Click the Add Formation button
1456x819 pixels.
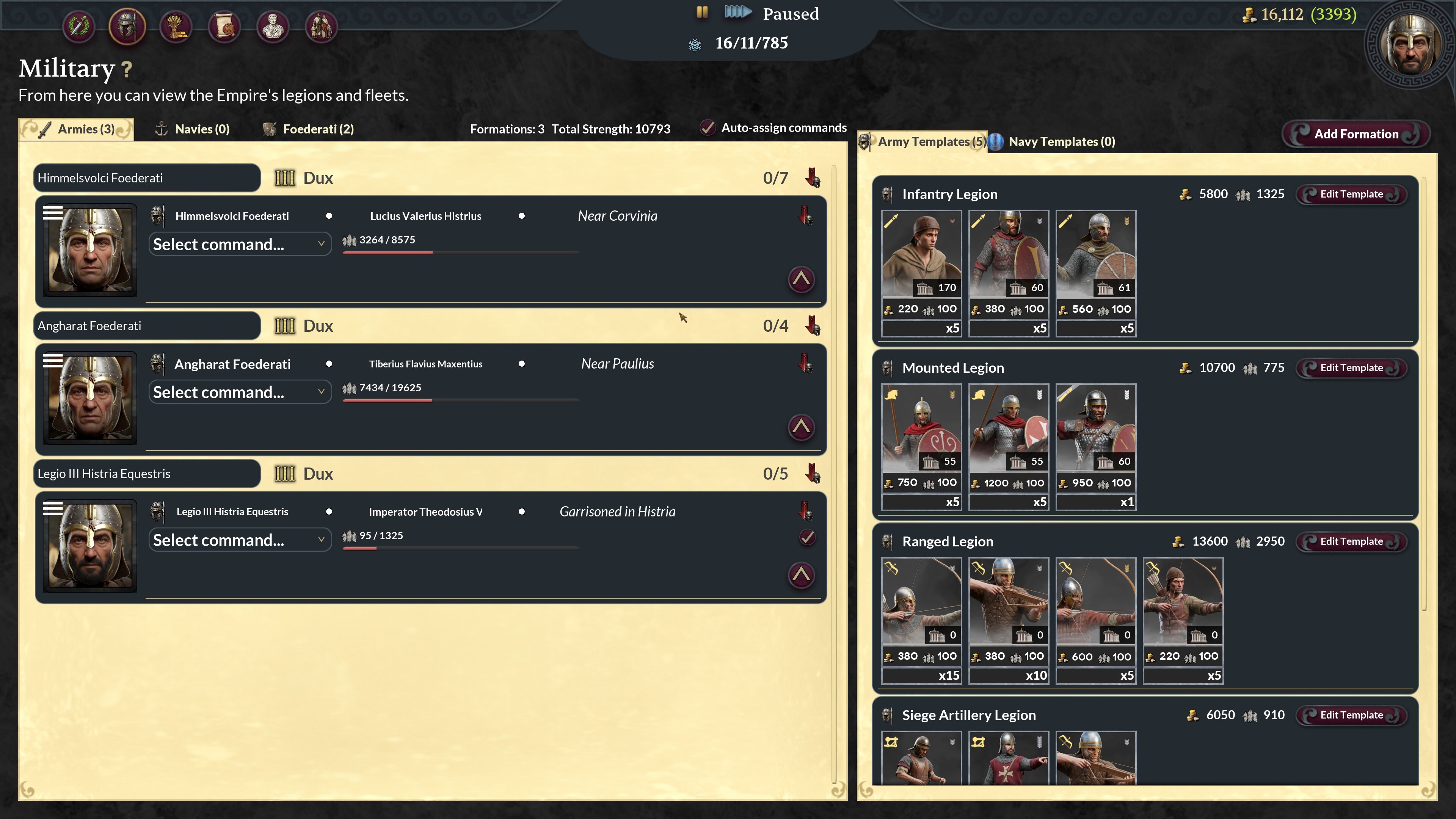1356,134
